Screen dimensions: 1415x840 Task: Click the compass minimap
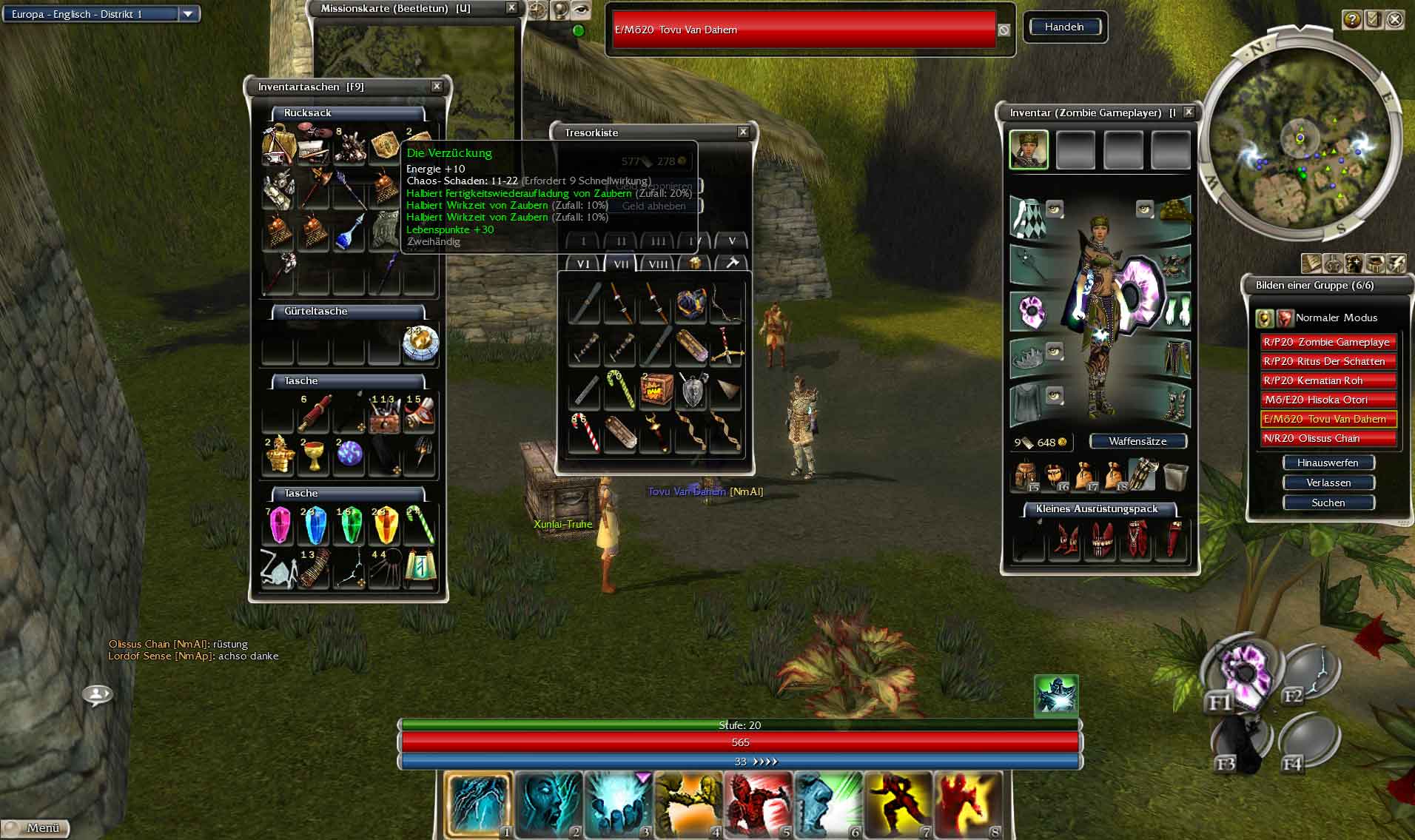tap(1300, 141)
